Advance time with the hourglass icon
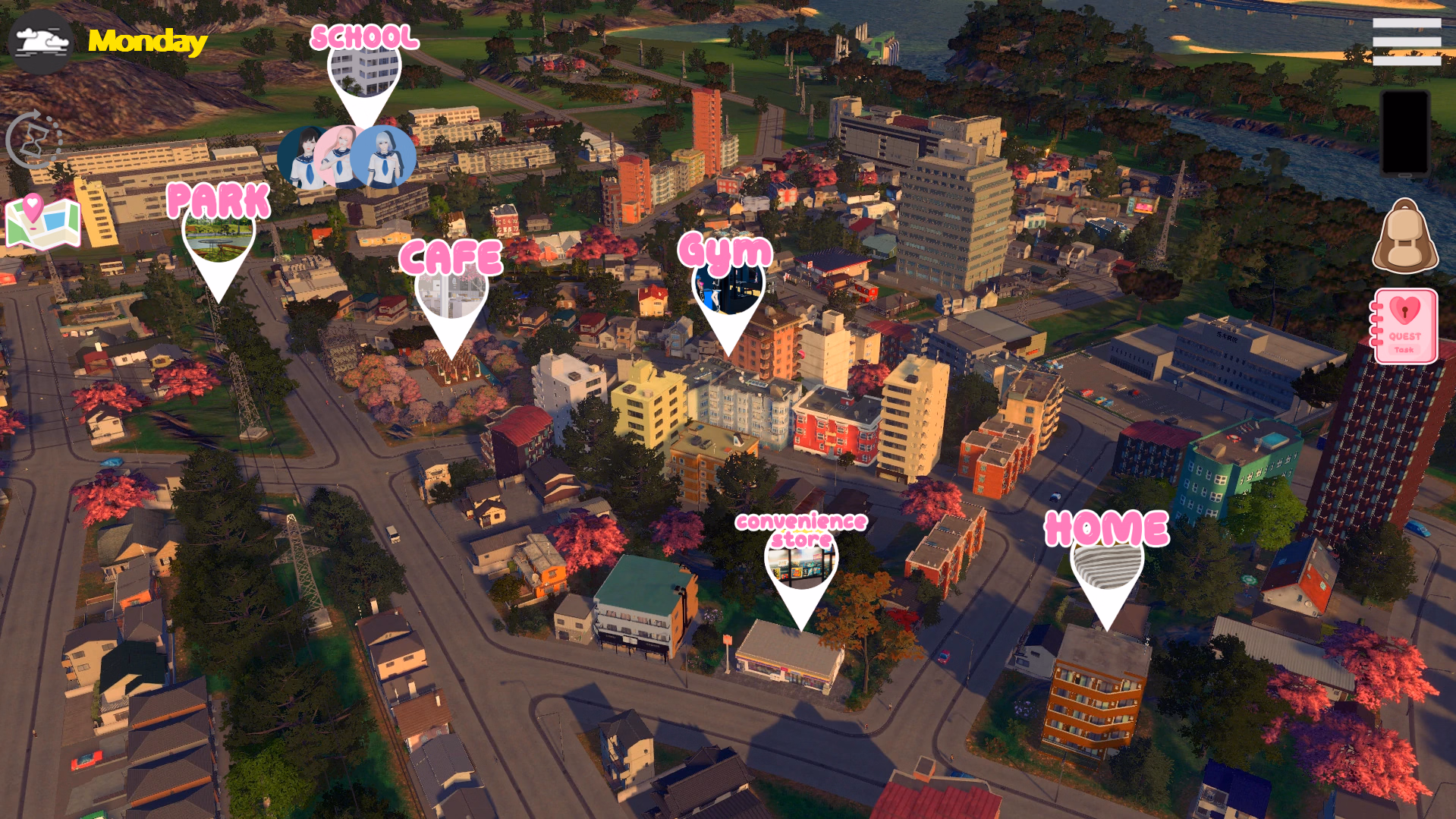This screenshot has height=819, width=1456. 34,139
